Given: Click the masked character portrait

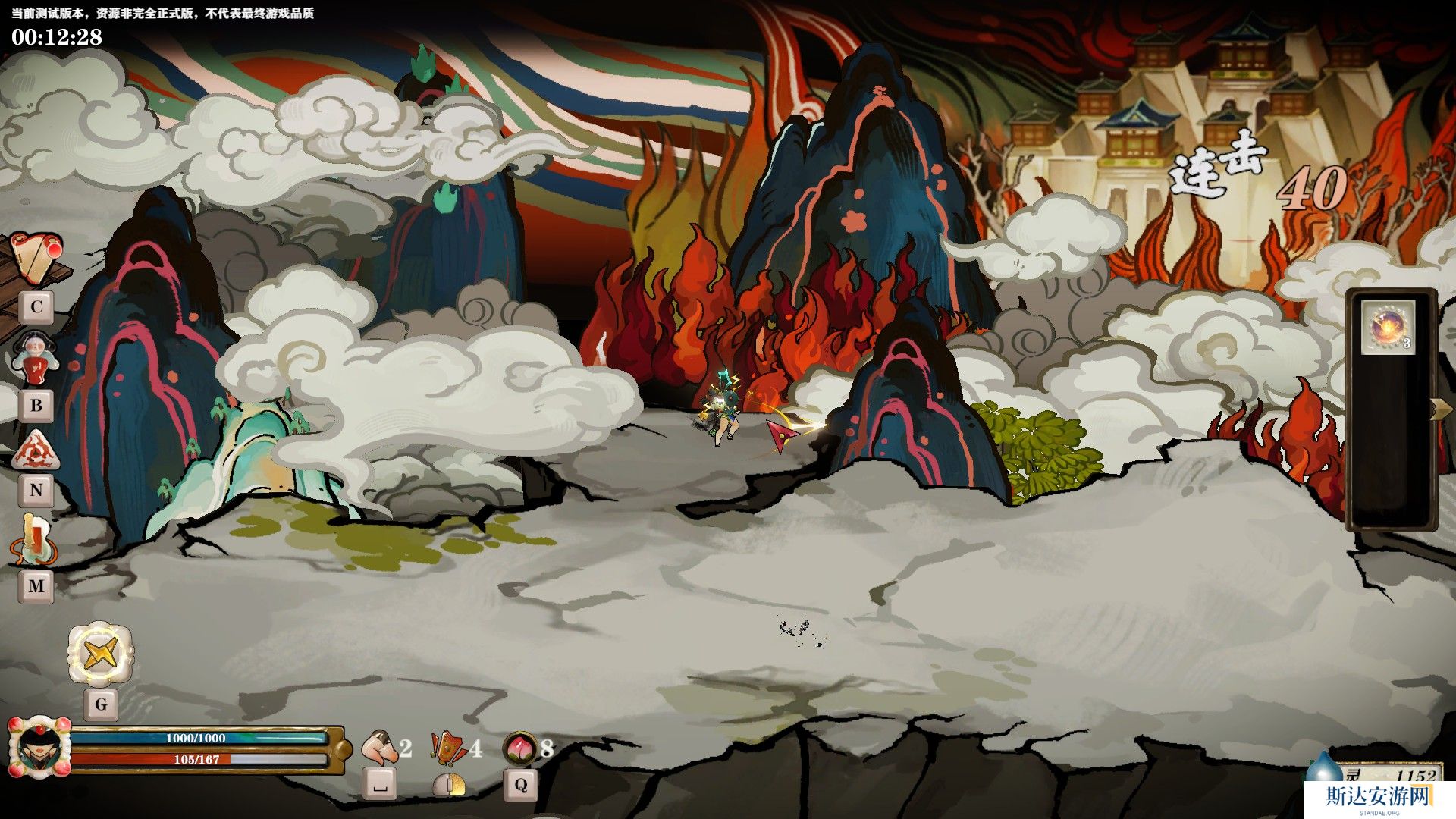Looking at the screenshot, I should point(38,748).
